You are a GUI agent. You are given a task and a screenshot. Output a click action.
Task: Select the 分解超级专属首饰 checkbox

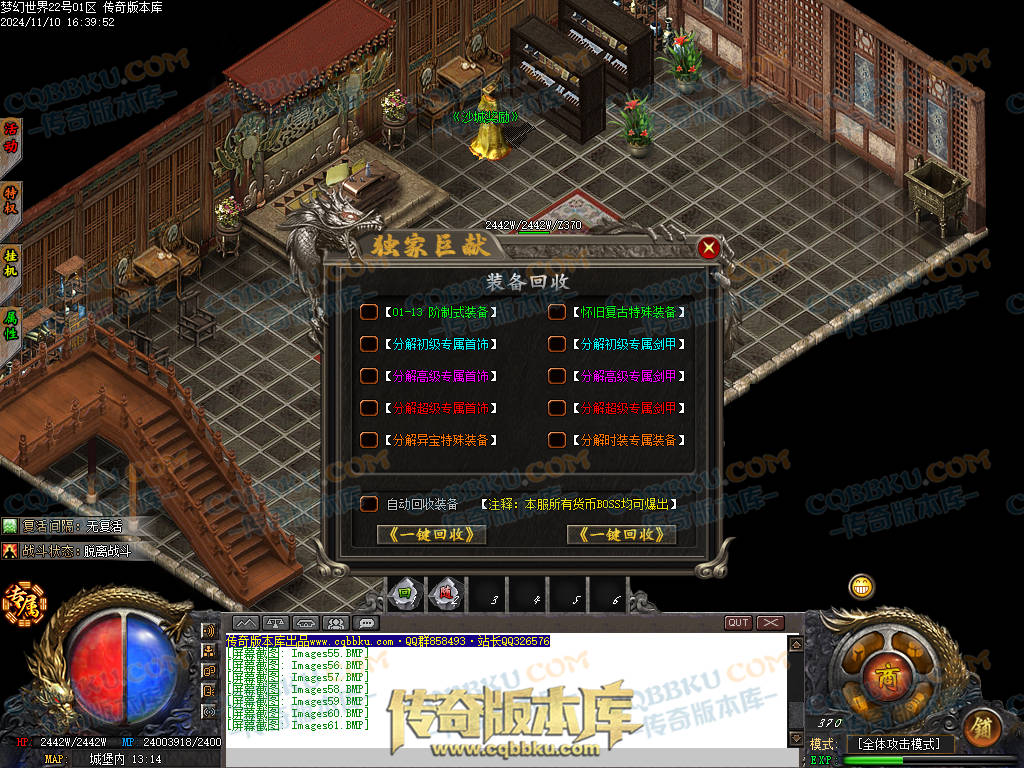[369, 408]
